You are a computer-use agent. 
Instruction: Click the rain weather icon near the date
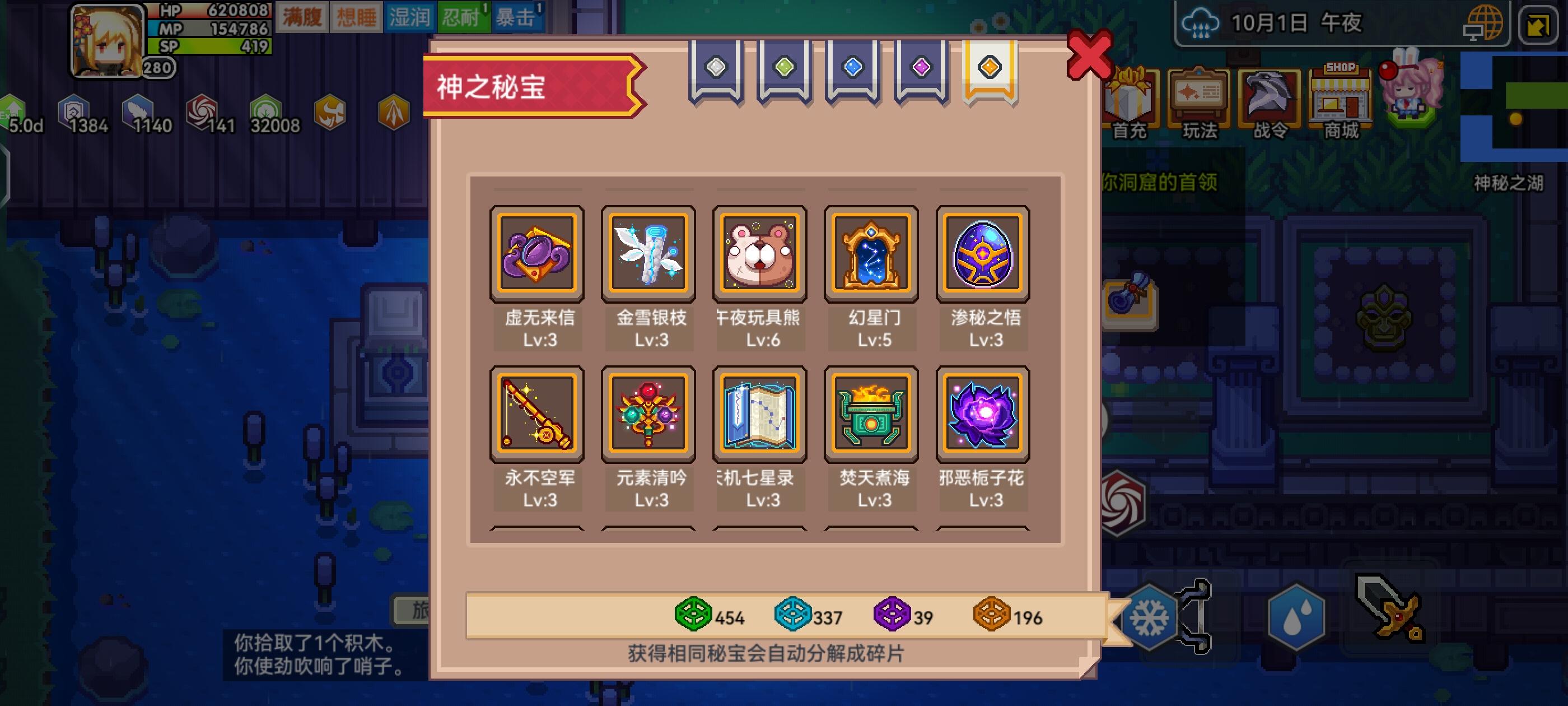click(1200, 23)
